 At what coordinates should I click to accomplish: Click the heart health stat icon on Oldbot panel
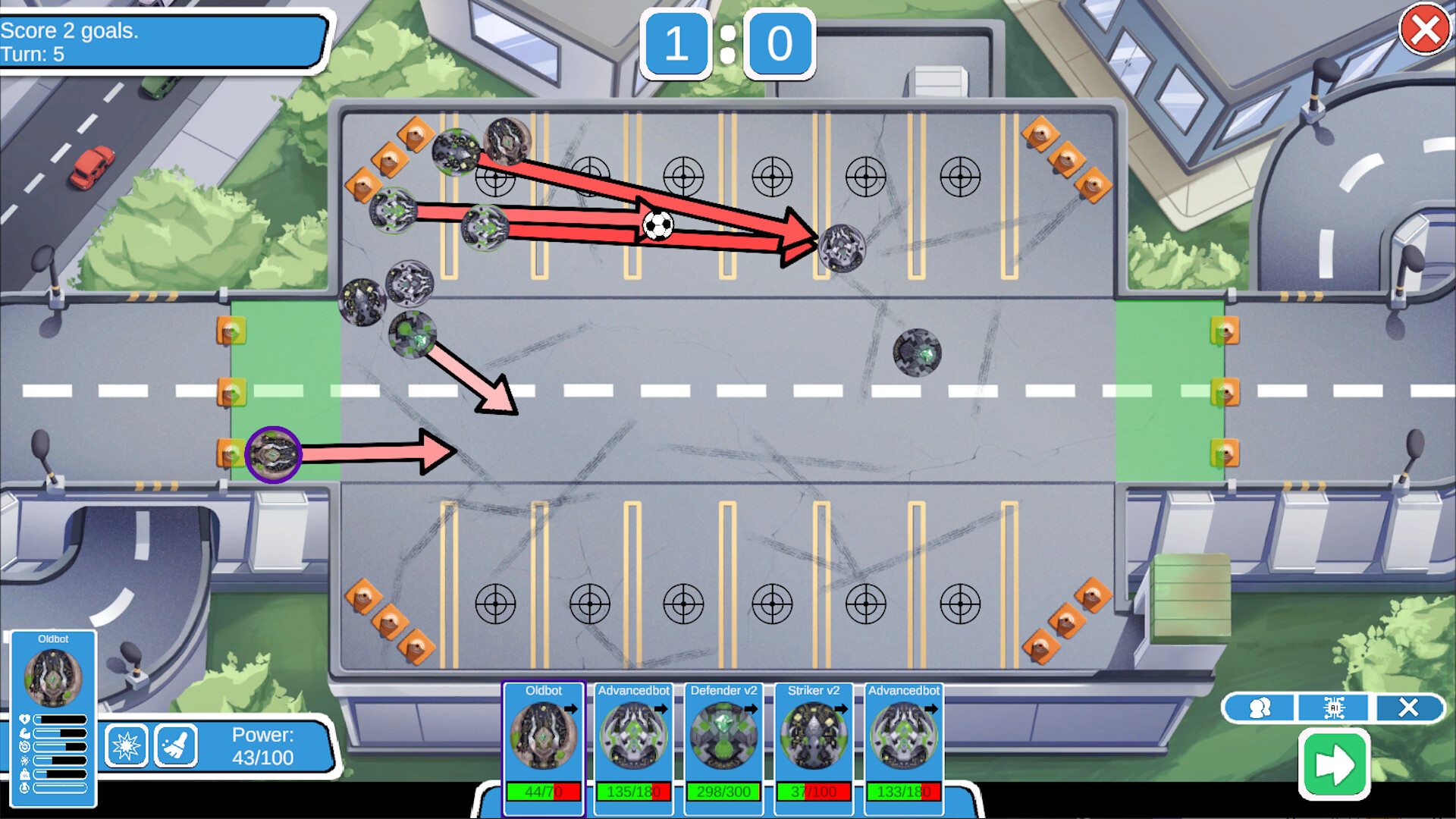(x=25, y=720)
